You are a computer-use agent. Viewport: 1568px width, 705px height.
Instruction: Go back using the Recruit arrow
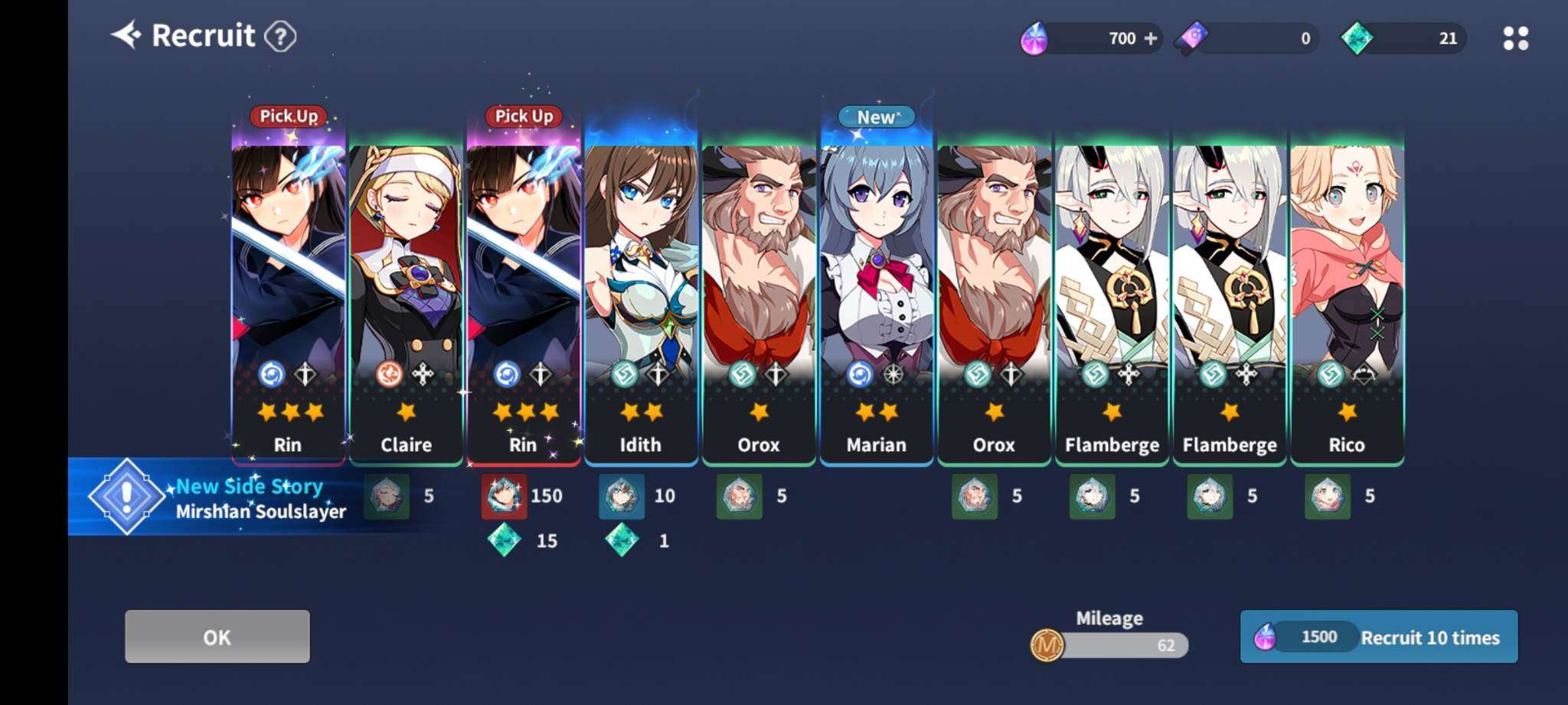click(127, 35)
